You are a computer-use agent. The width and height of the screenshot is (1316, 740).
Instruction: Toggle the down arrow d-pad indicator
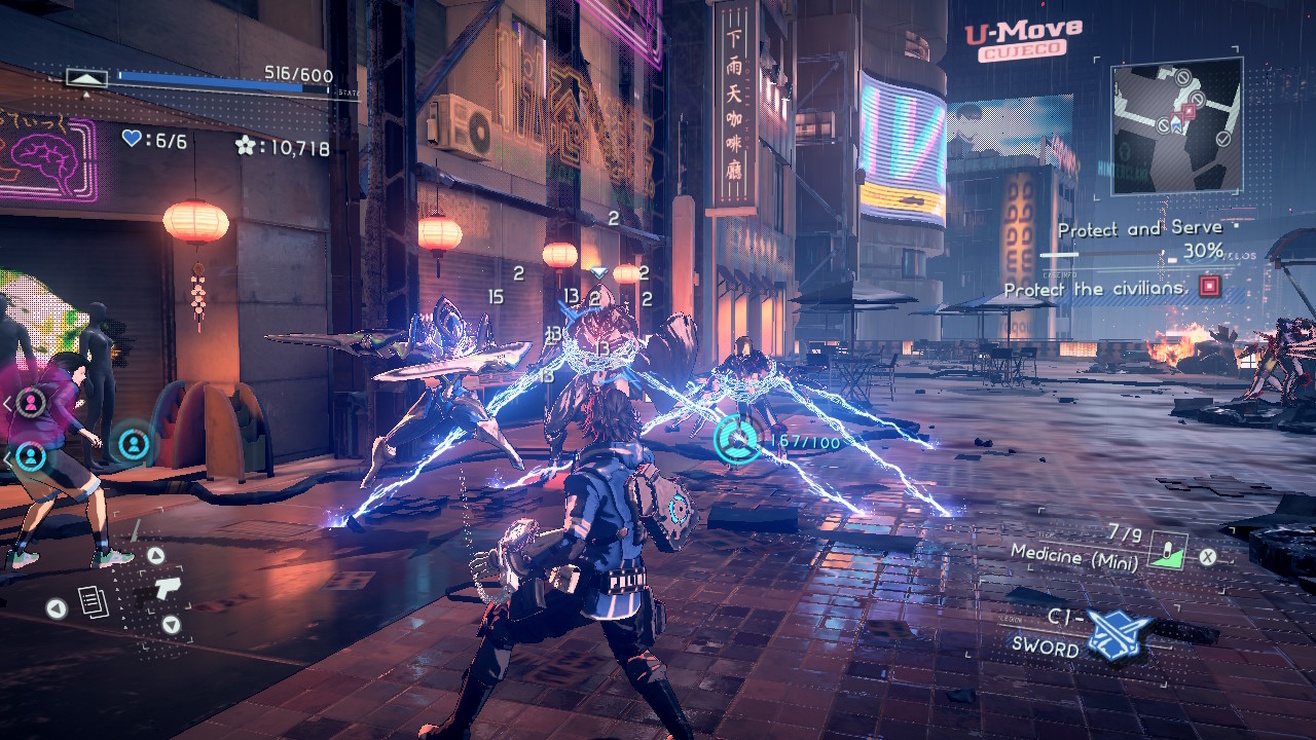(x=169, y=622)
